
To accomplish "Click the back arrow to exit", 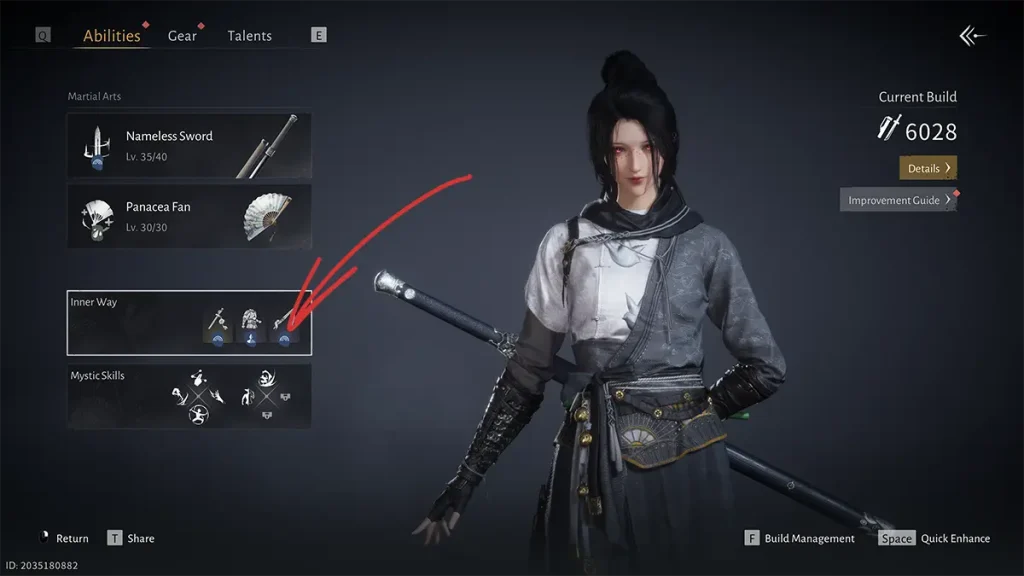I will [972, 36].
